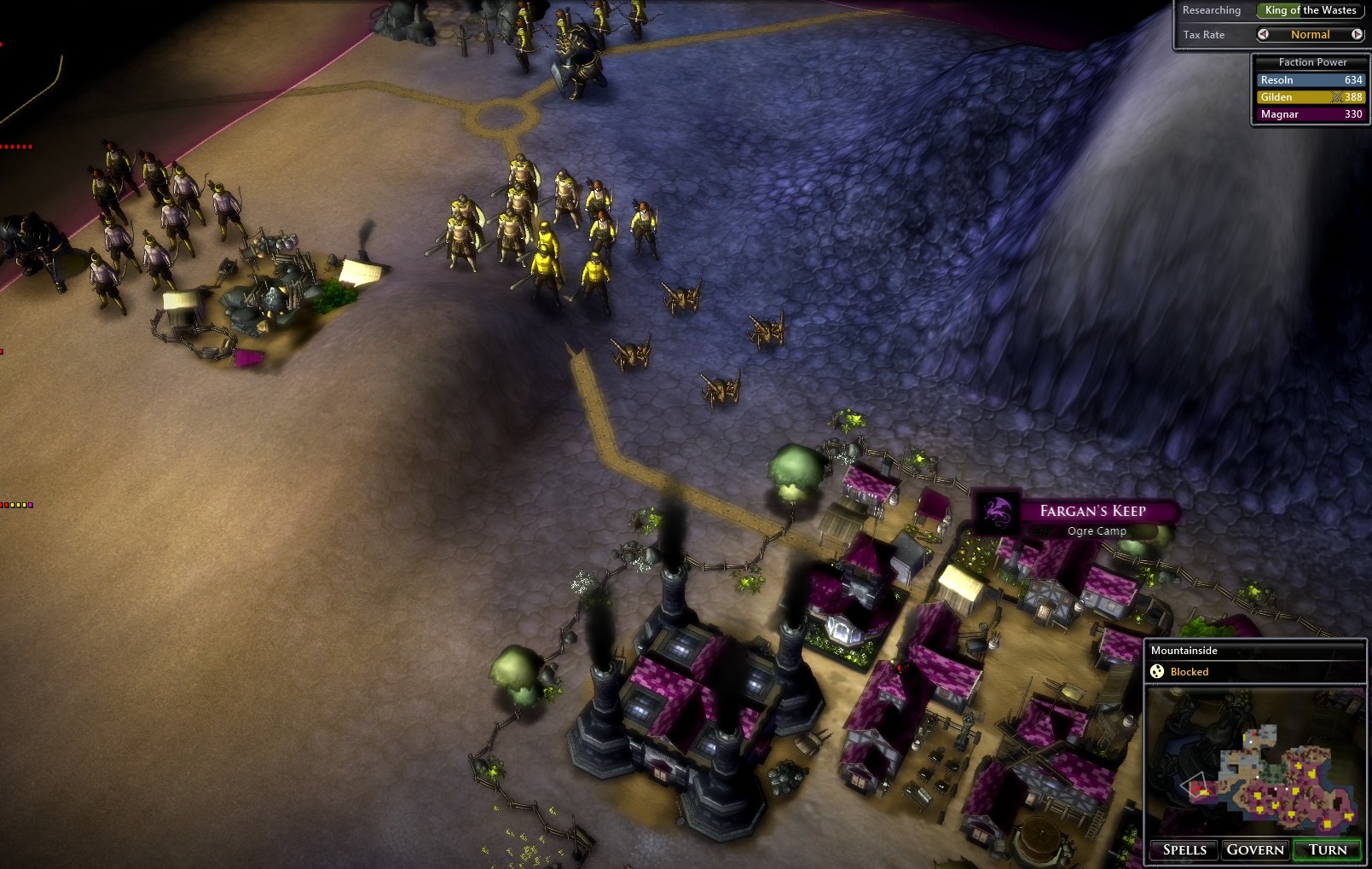Open the Spells menu

tap(1184, 849)
